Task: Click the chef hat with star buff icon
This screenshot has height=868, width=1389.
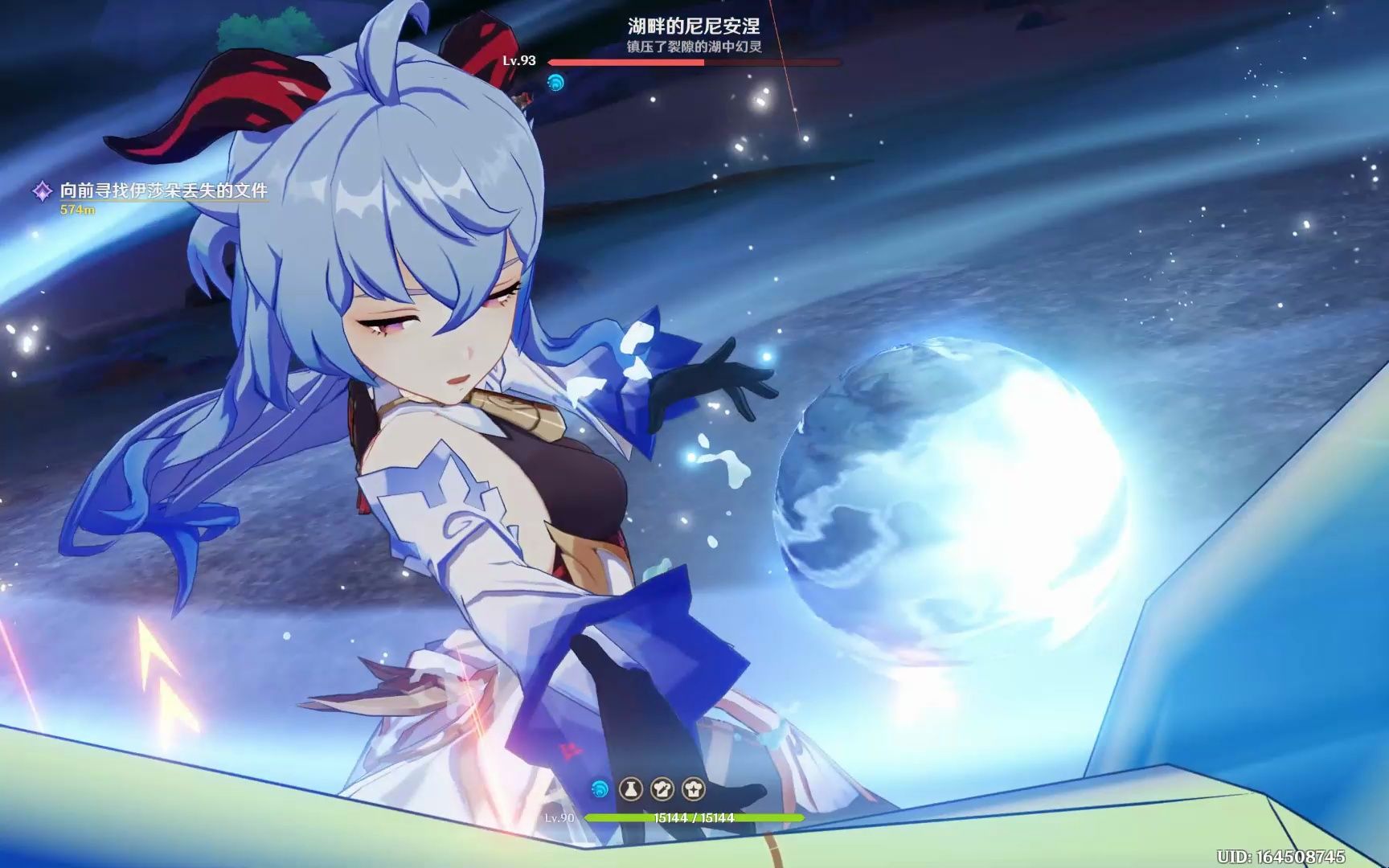Action: coord(693,789)
